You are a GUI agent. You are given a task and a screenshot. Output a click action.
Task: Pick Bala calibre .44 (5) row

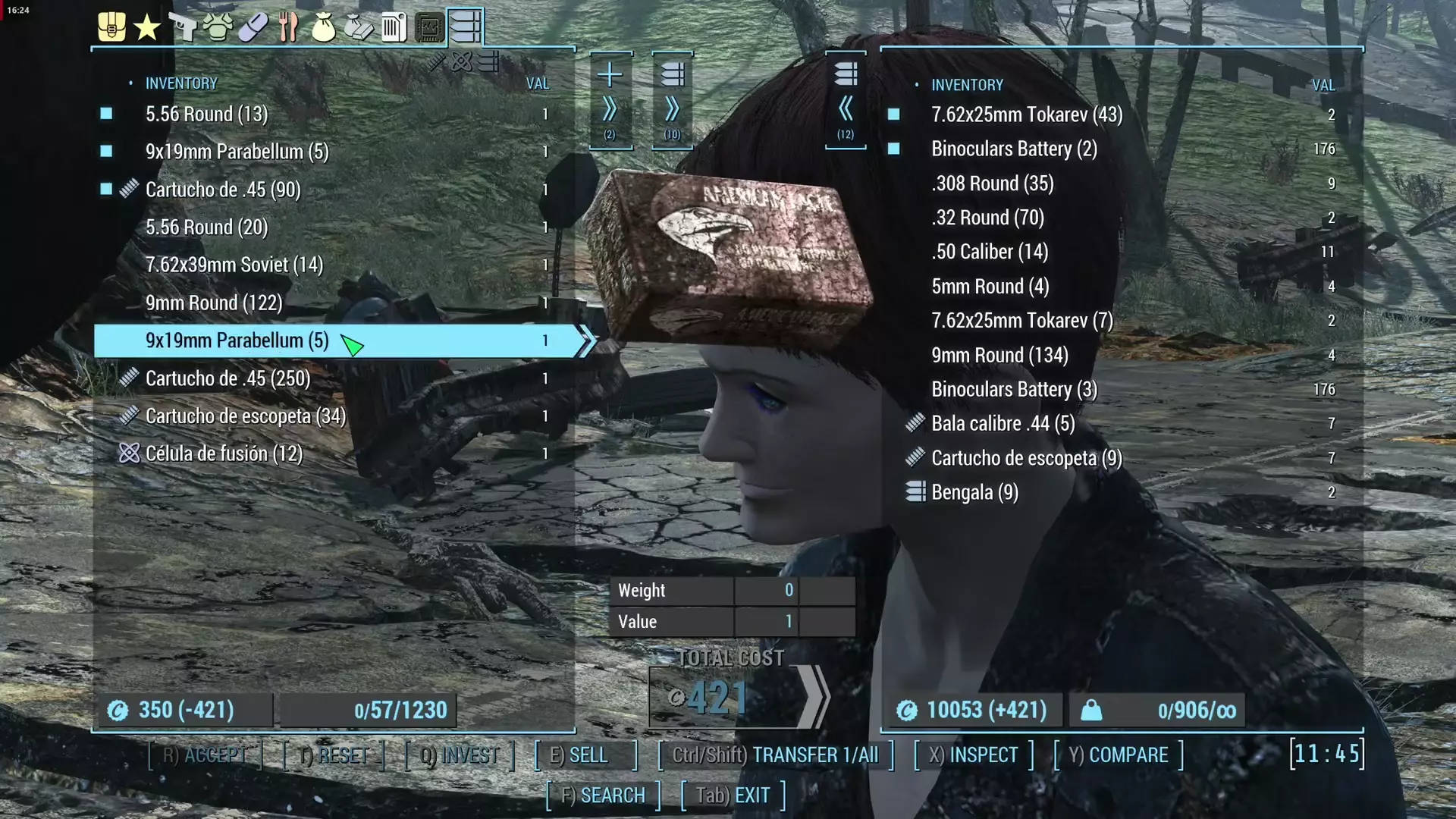coord(1003,424)
